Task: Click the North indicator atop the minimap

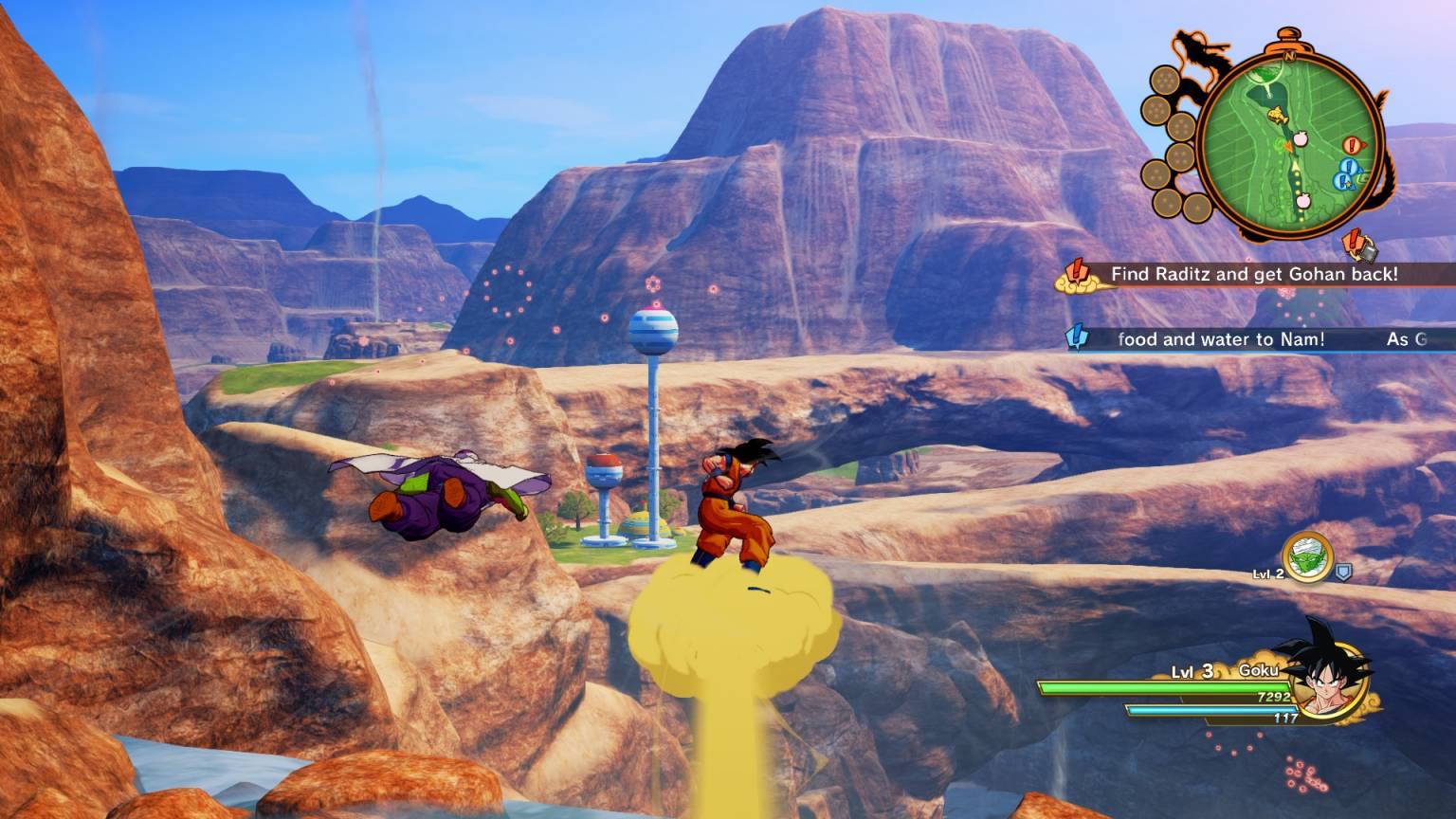Action: (x=1290, y=56)
